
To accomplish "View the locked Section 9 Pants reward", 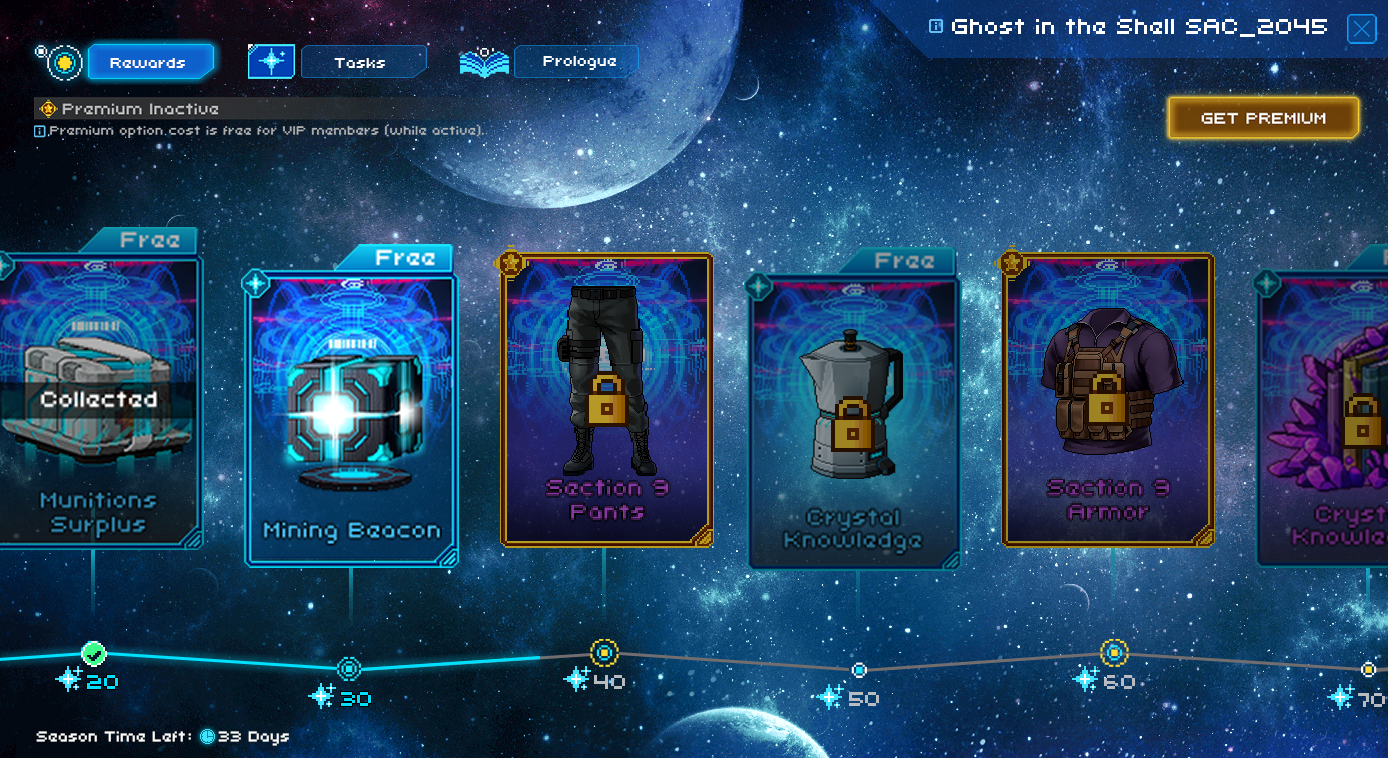I will (606, 400).
